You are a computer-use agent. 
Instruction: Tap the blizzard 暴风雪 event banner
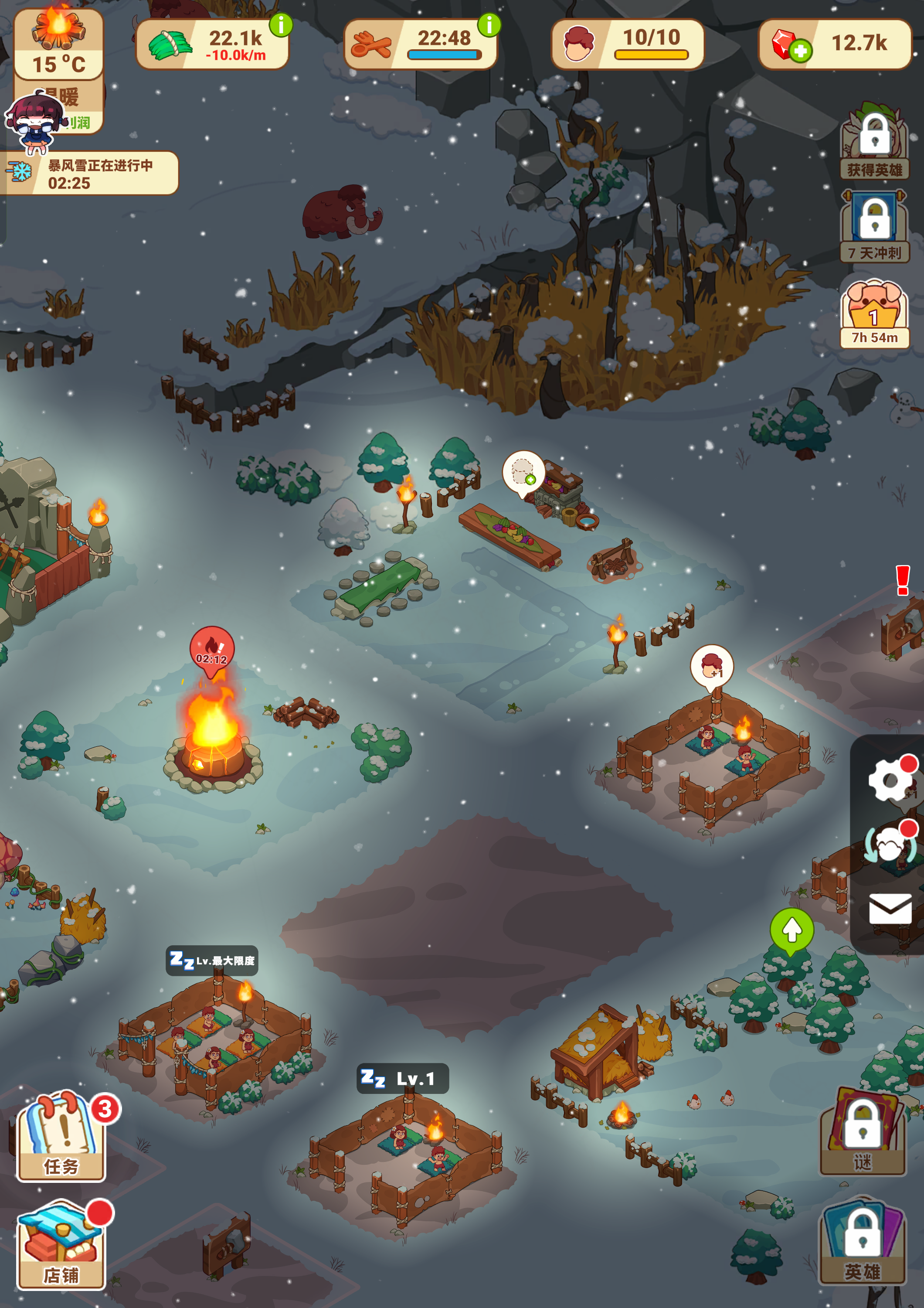click(91, 173)
